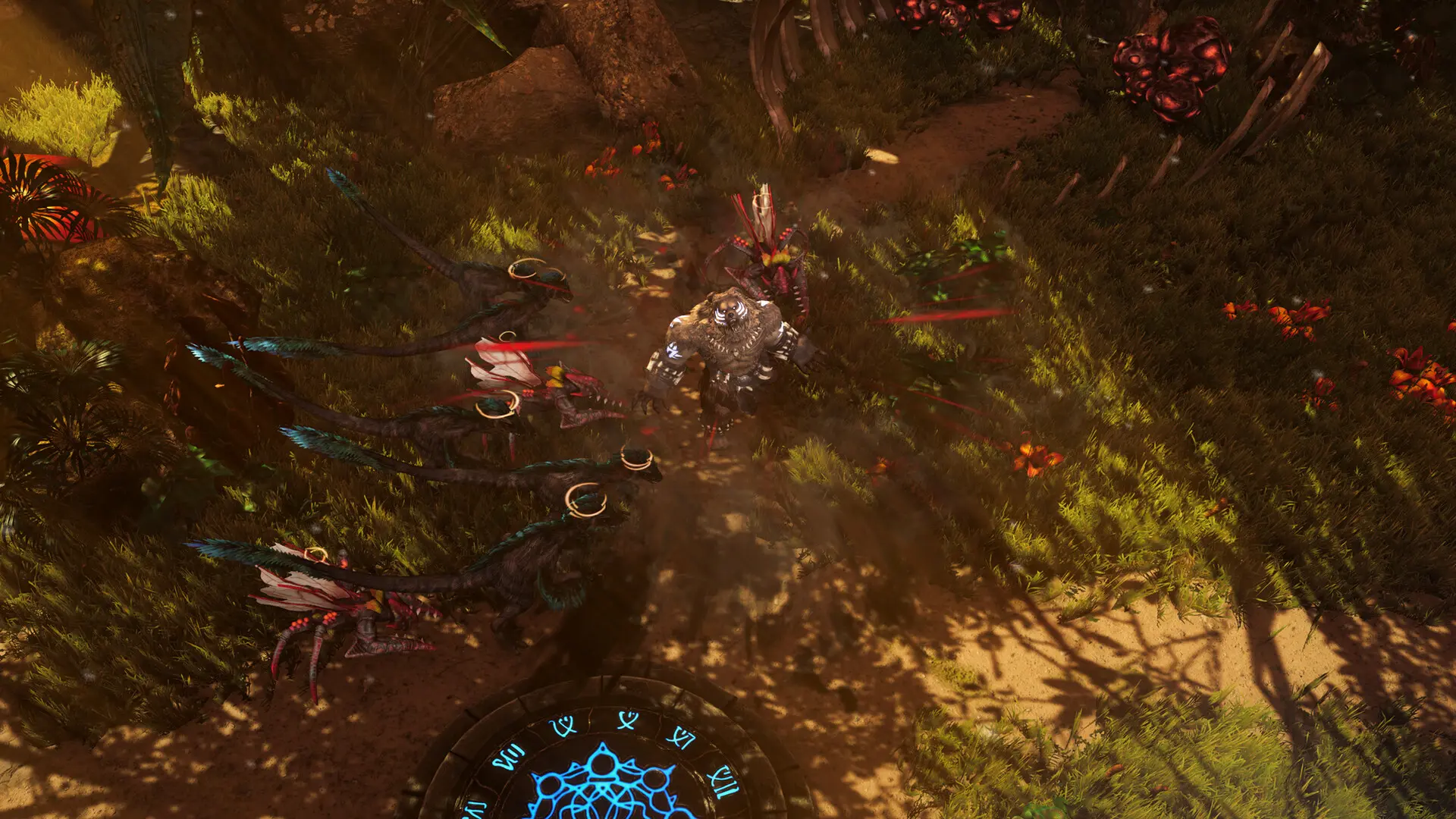Click the forked glyph at the dial's top

(628, 719)
